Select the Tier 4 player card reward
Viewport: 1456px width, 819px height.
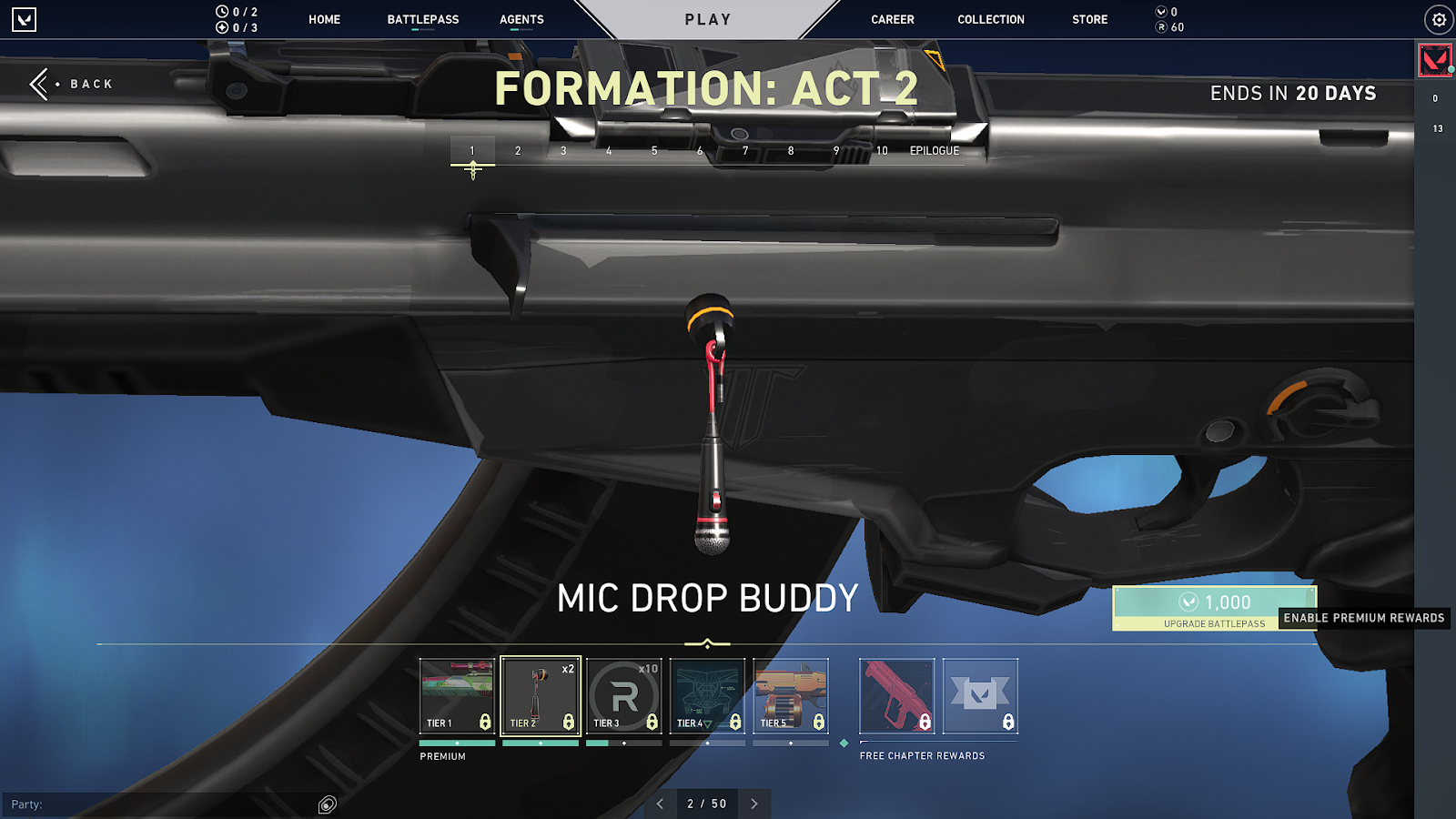[707, 696]
